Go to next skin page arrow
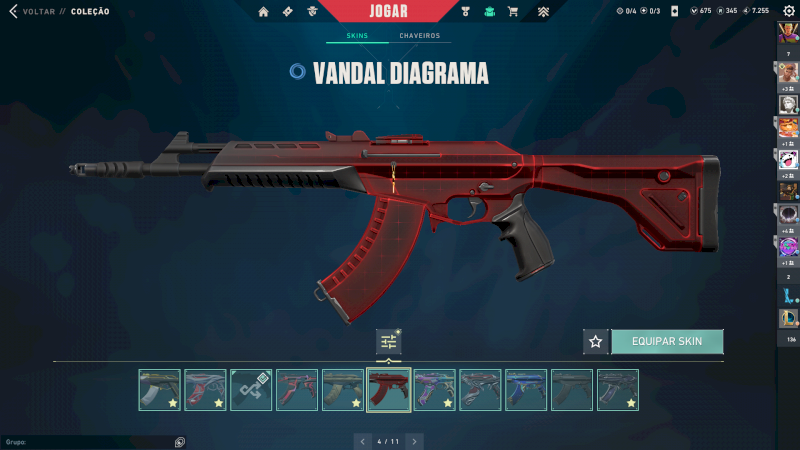800x450 pixels. pos(414,440)
